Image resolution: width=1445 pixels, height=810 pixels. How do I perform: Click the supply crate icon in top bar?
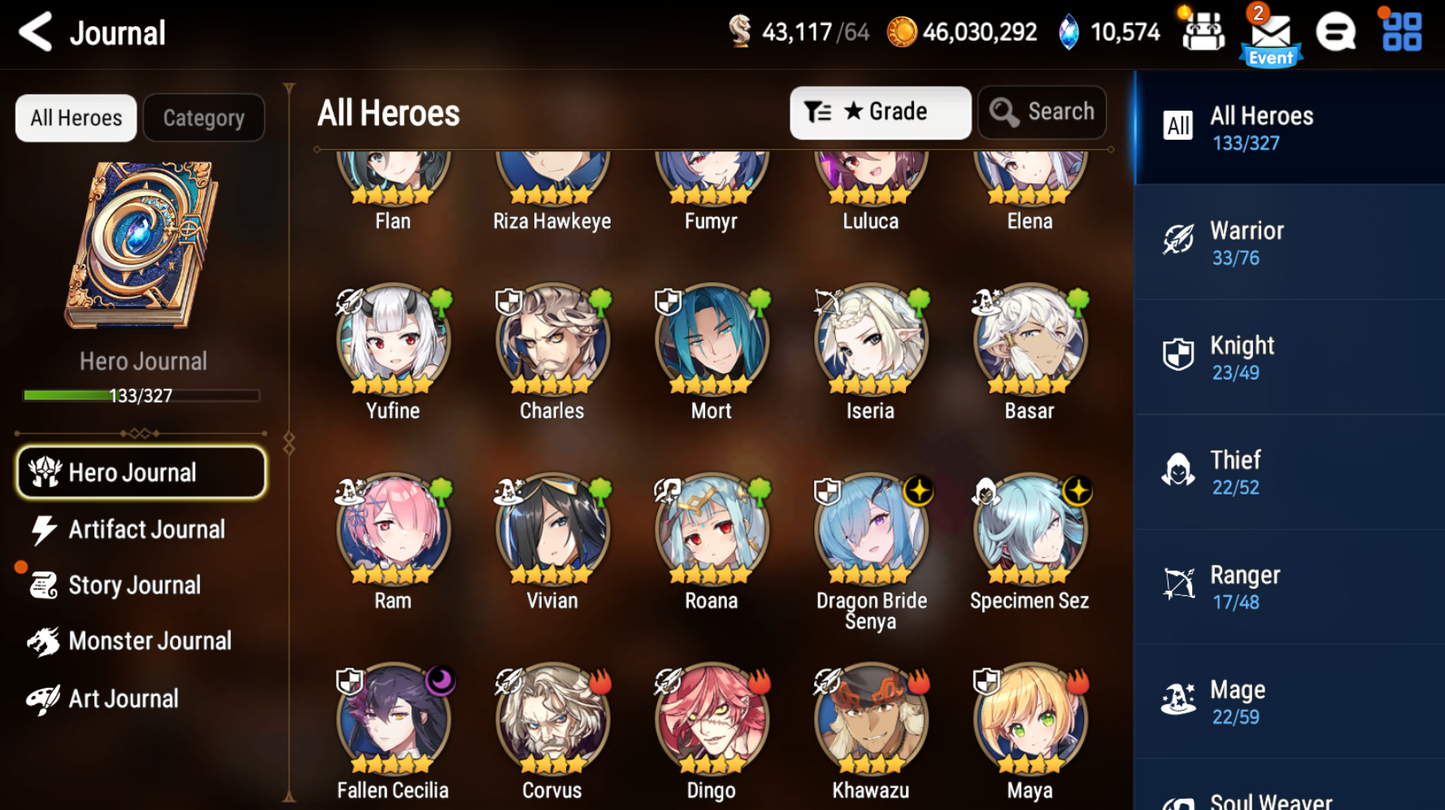(x=1203, y=31)
